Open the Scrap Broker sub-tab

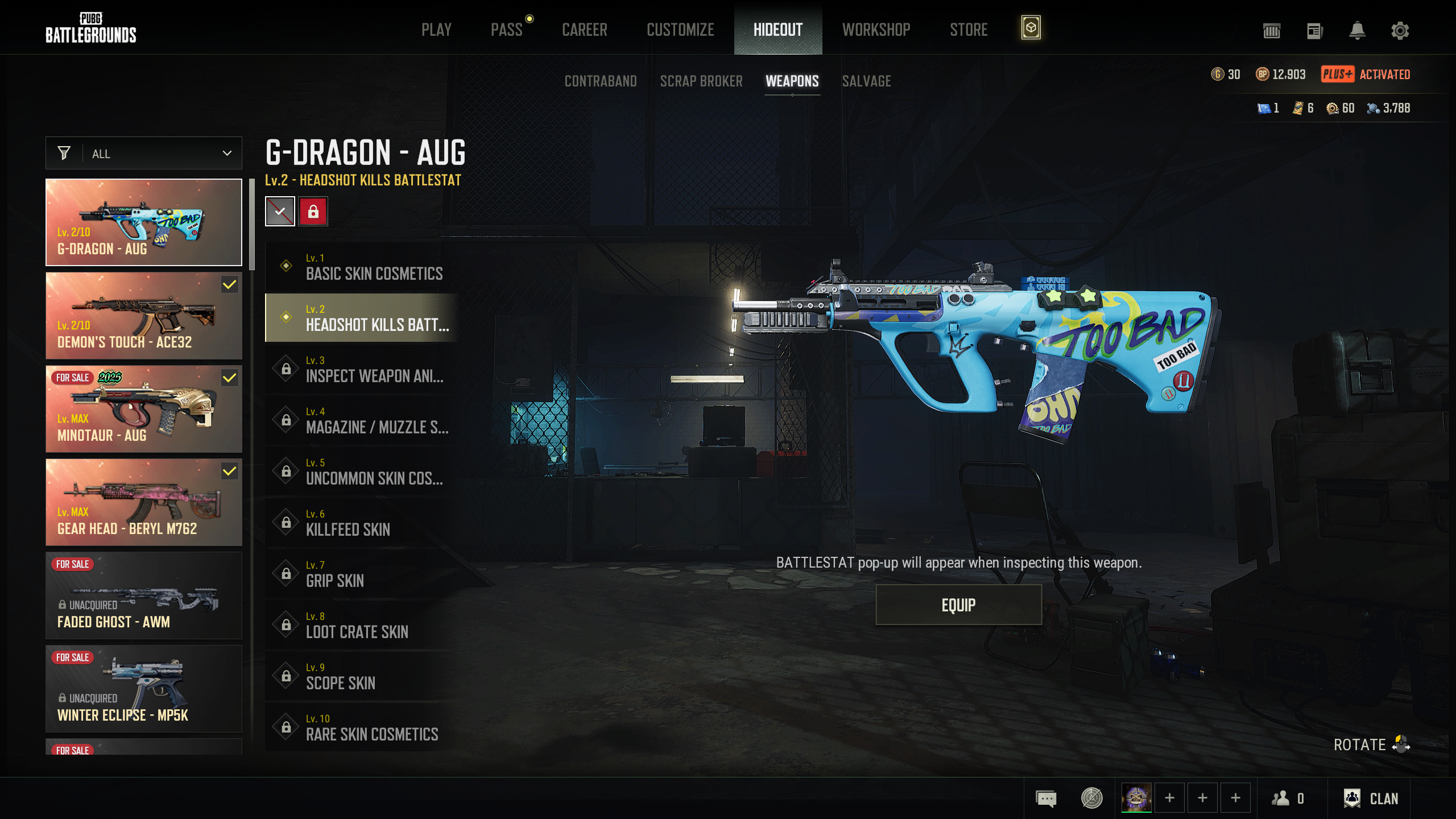701,81
